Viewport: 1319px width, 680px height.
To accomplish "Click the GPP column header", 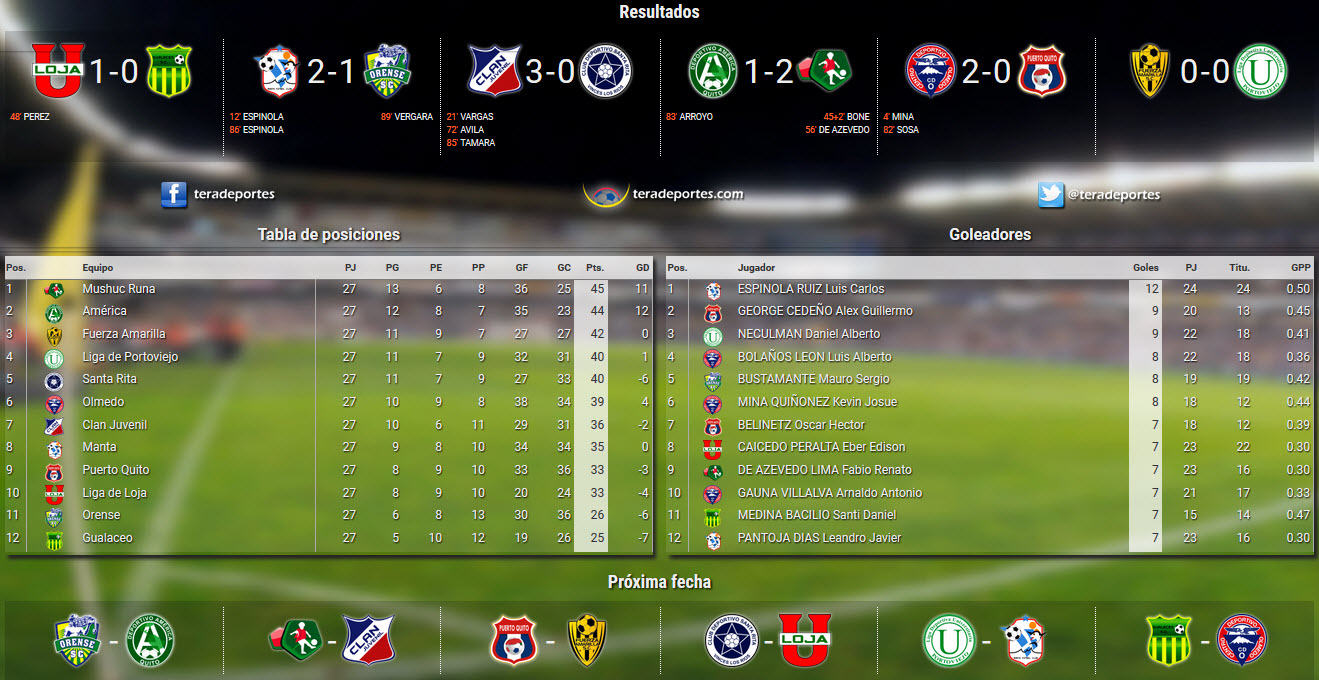I will pyautogui.click(x=1300, y=268).
